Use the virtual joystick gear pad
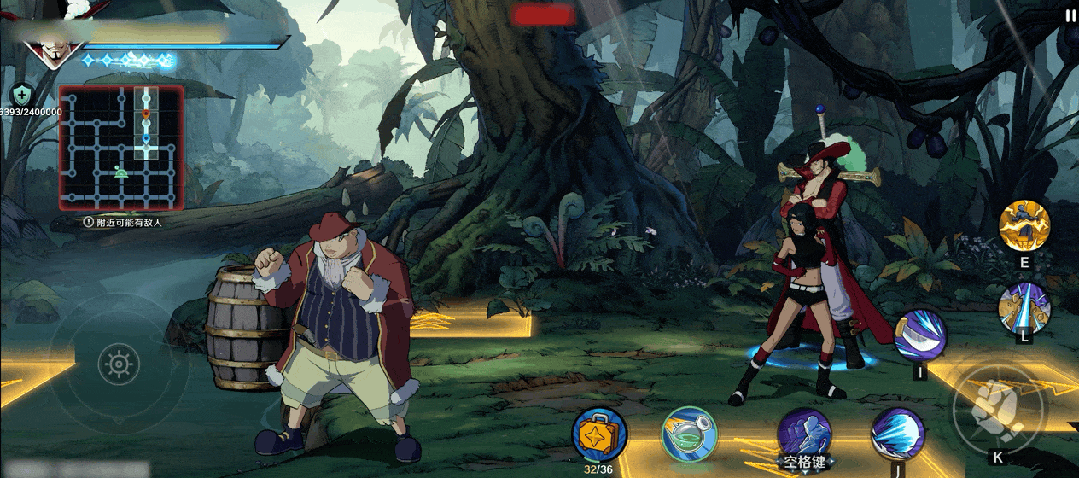This screenshot has height=478, width=1079. point(119,363)
